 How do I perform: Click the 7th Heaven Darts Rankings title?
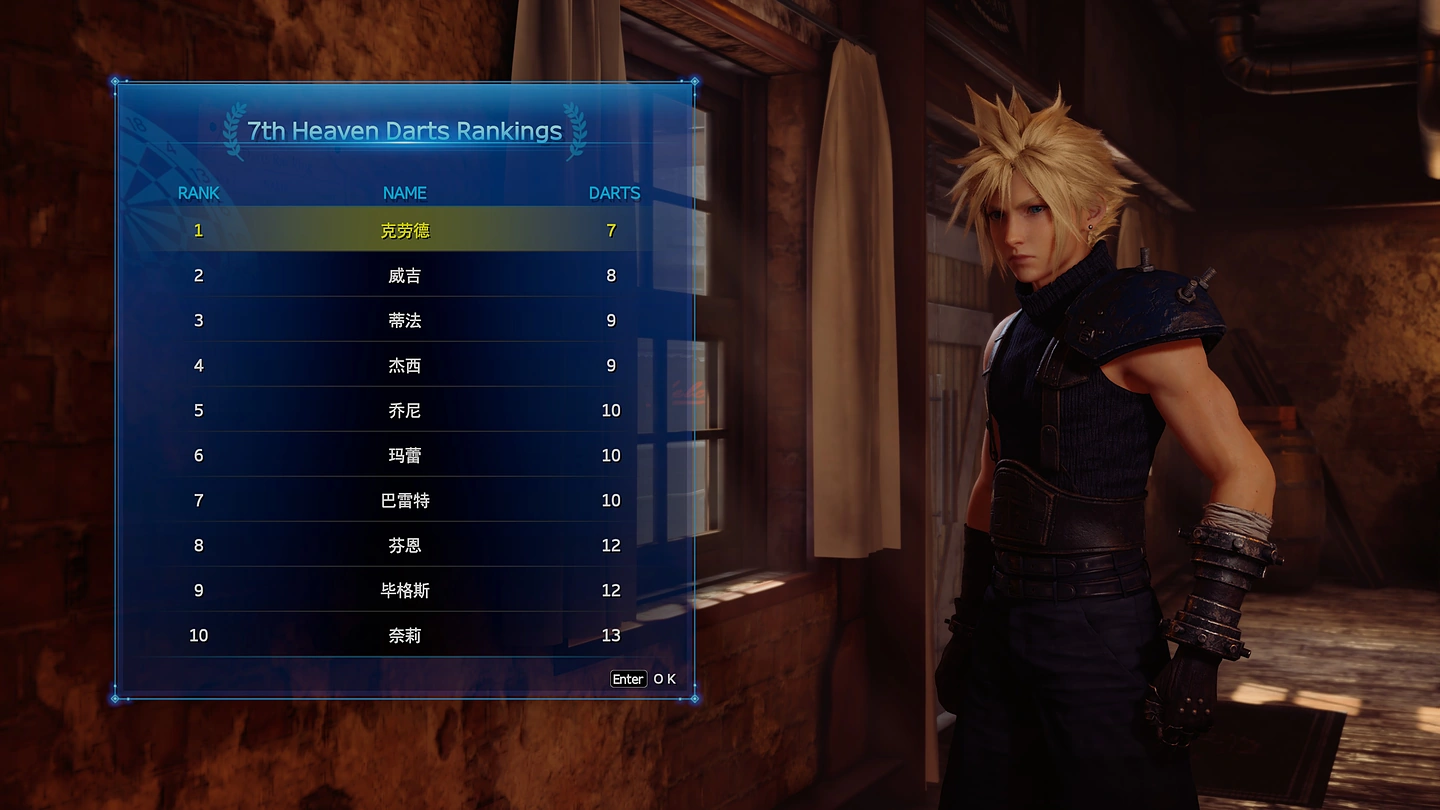point(406,131)
